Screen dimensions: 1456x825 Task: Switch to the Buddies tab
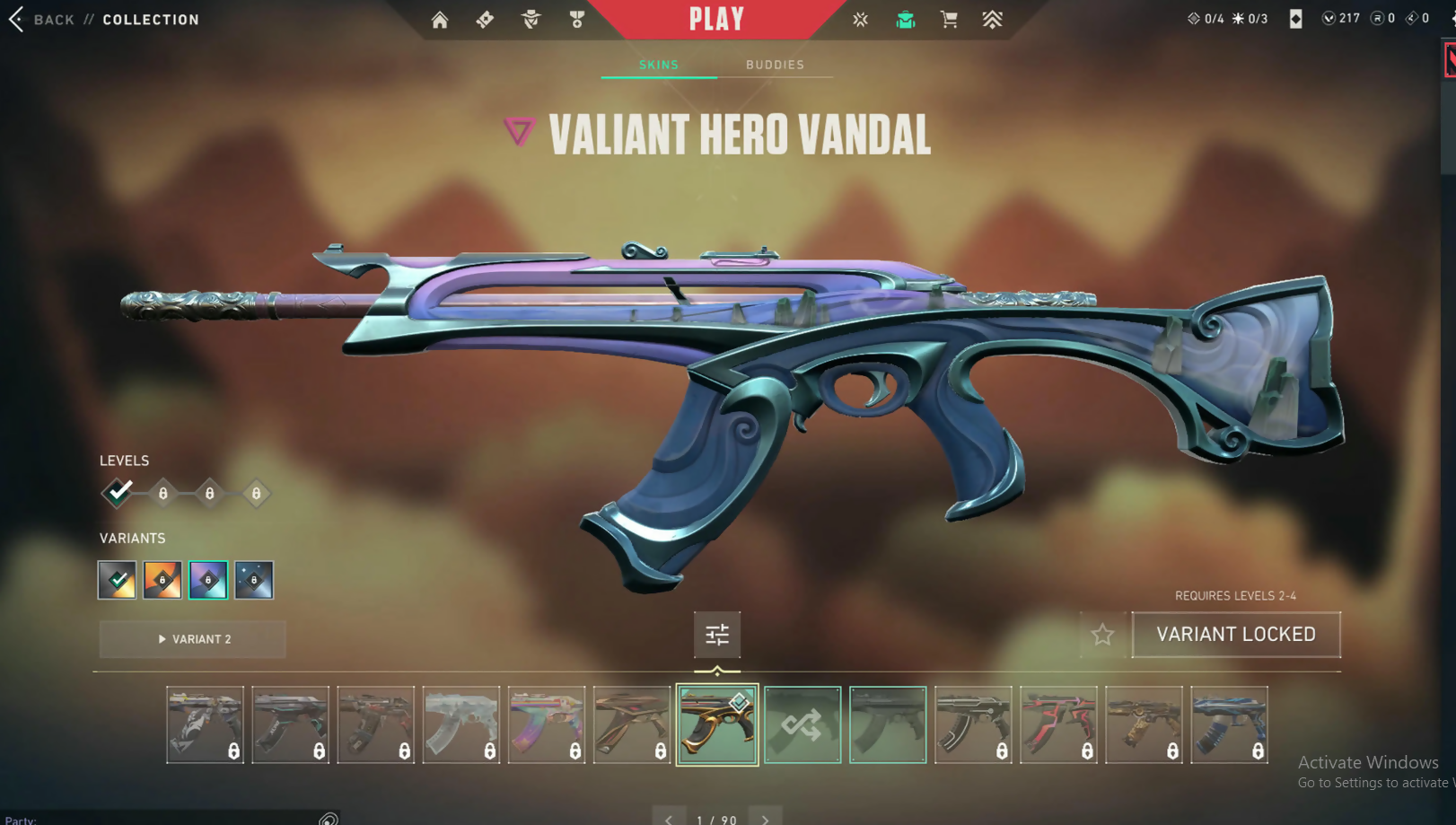[x=775, y=65]
